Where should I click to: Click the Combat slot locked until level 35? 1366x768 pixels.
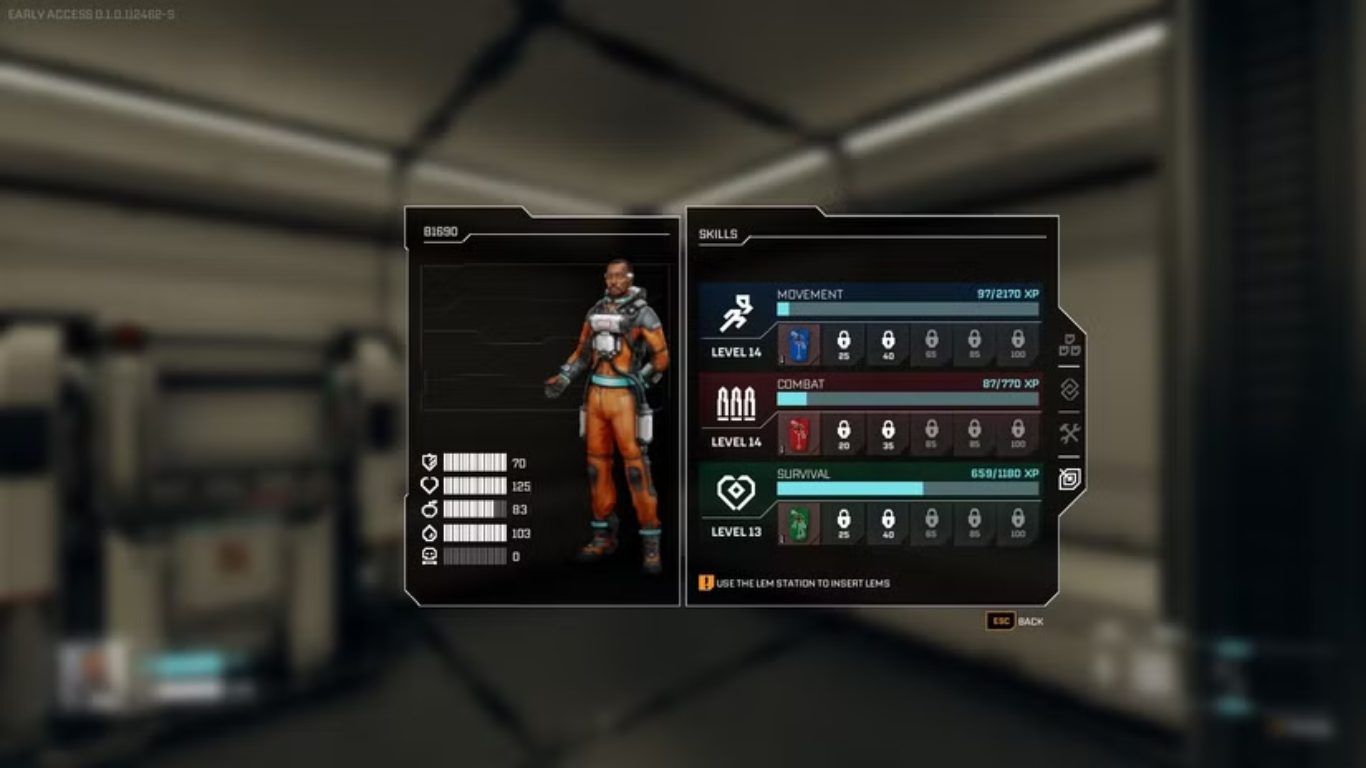pos(887,434)
